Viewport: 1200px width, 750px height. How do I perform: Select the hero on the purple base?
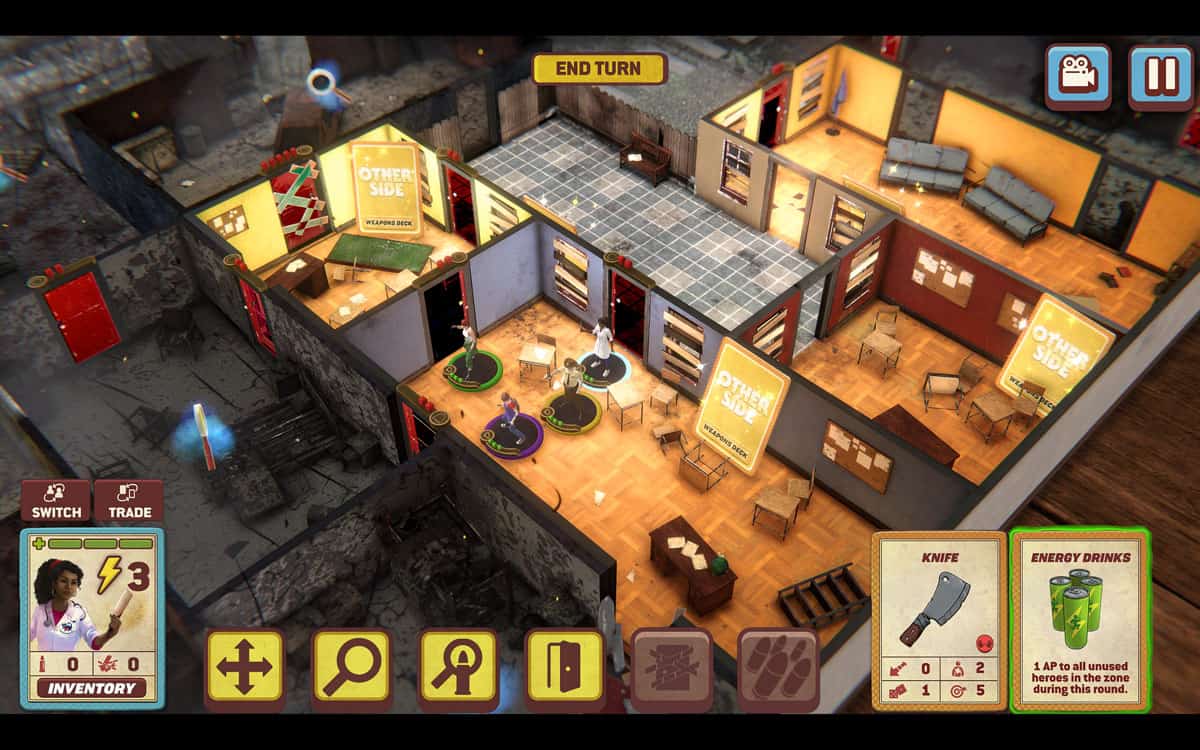tap(511, 425)
